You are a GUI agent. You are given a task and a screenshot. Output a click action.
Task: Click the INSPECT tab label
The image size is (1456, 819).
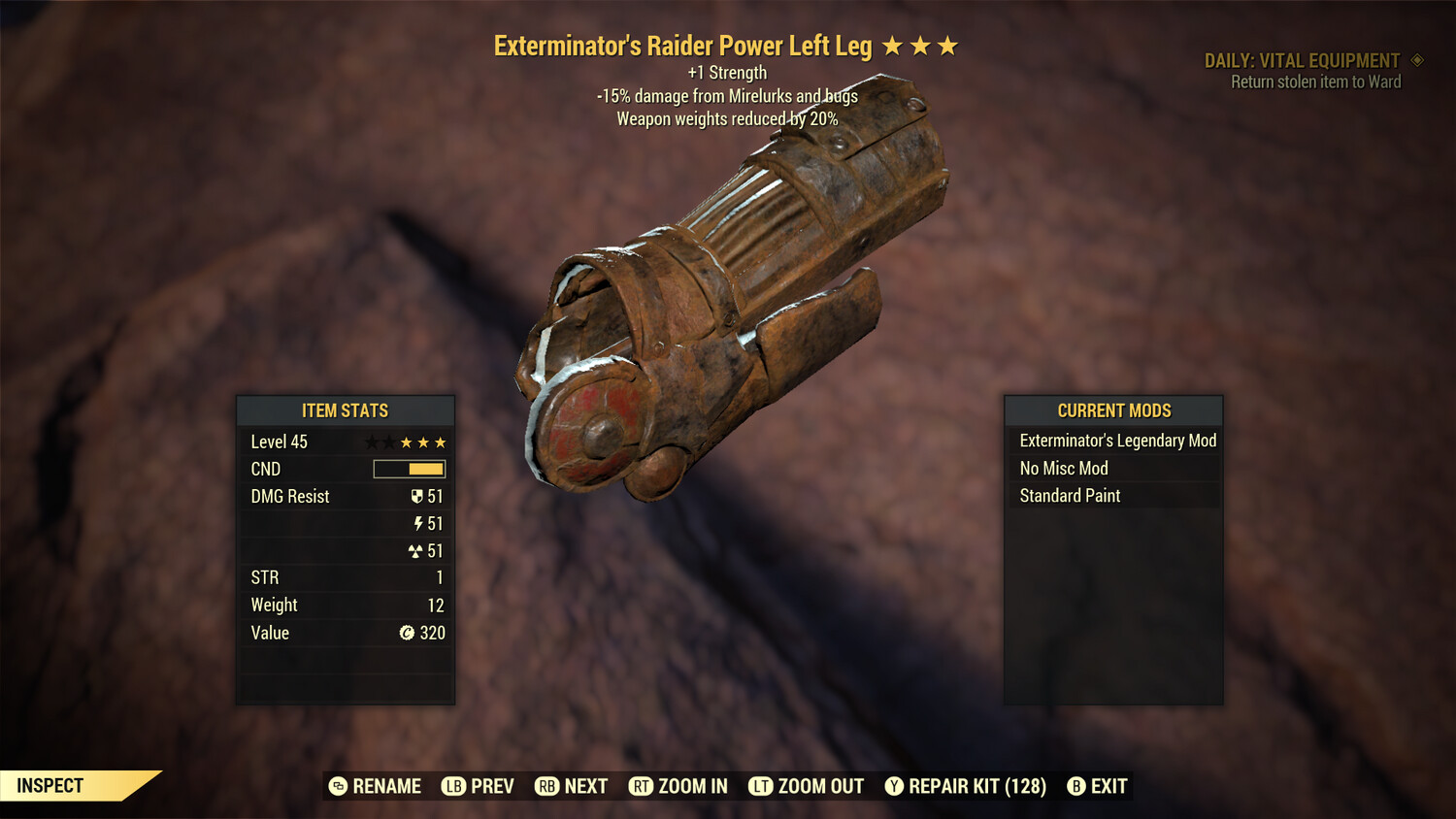click(50, 785)
